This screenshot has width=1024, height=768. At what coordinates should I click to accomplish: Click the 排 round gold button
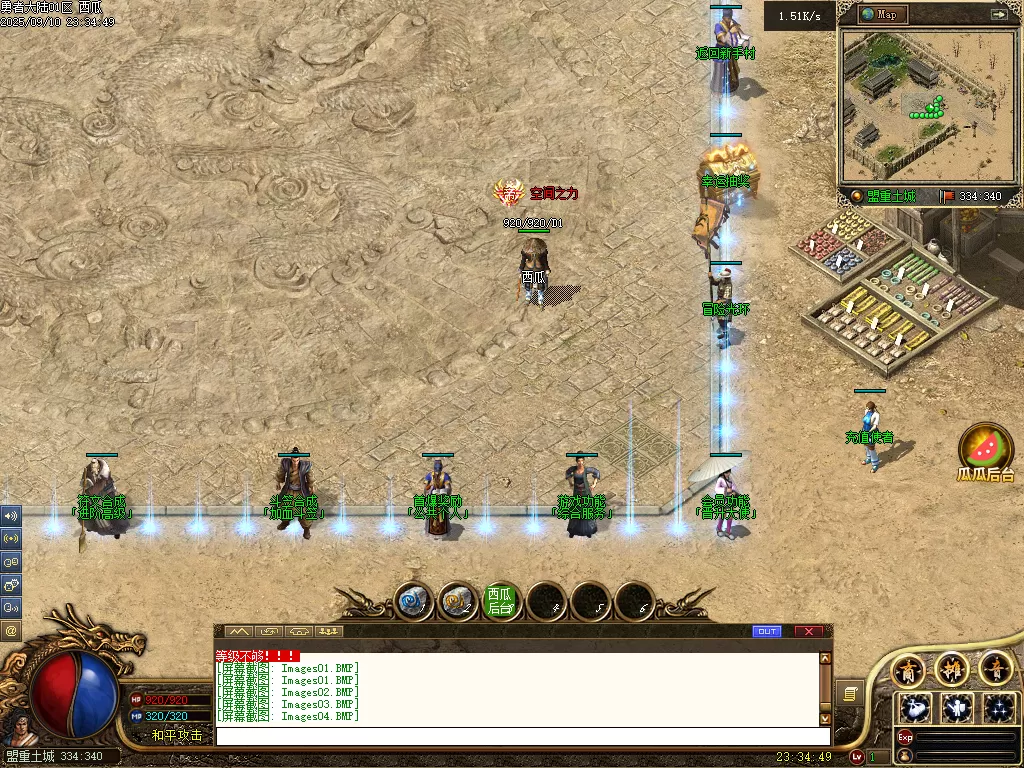951,668
